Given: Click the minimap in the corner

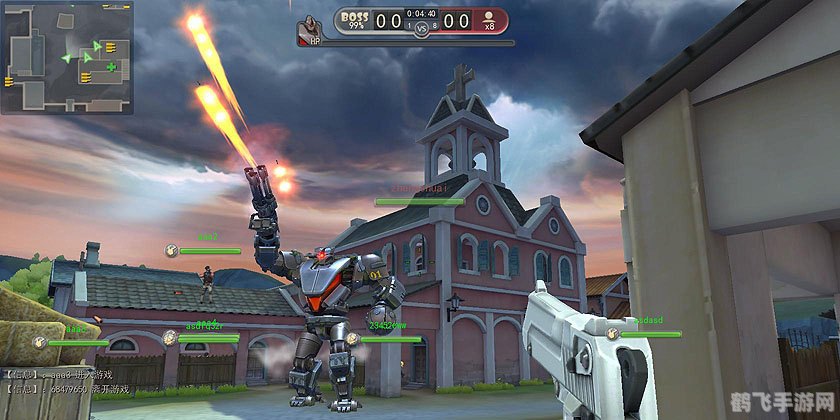Looking at the screenshot, I should [67, 58].
